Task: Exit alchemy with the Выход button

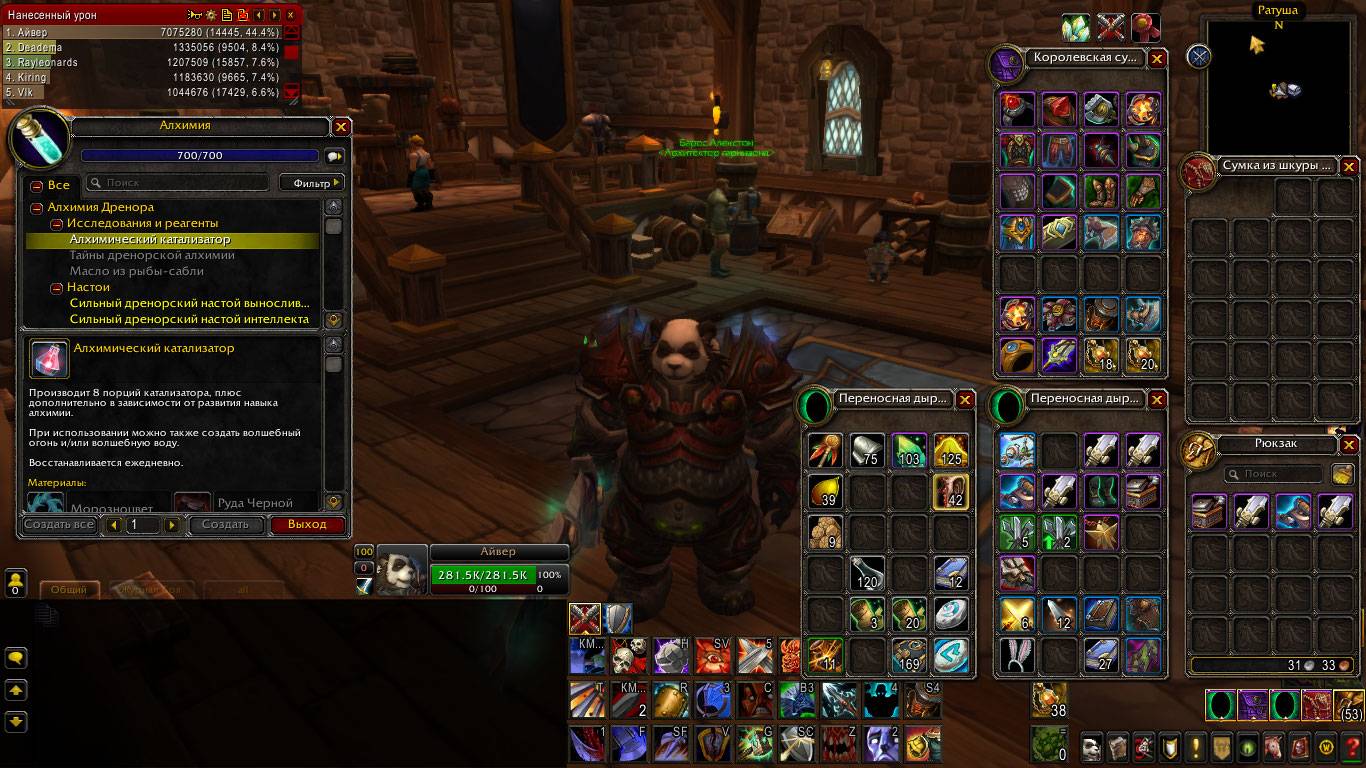Action: click(x=306, y=524)
